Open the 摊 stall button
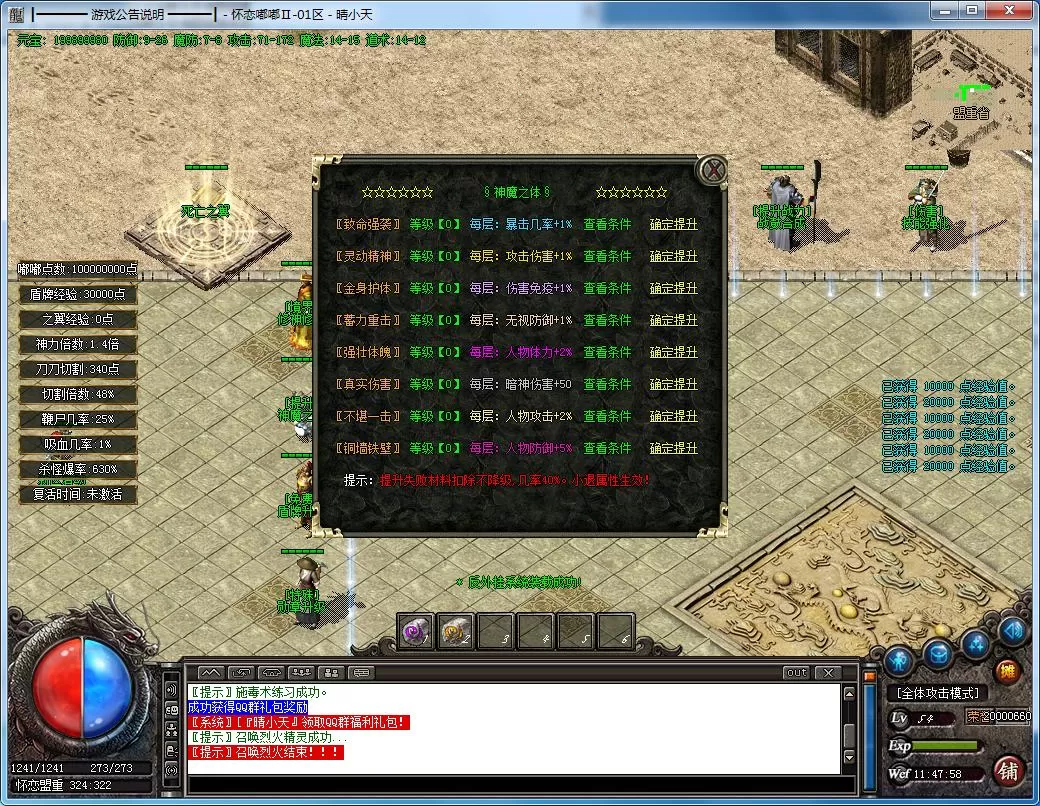Viewport: 1040px width, 806px height. click(x=1008, y=671)
